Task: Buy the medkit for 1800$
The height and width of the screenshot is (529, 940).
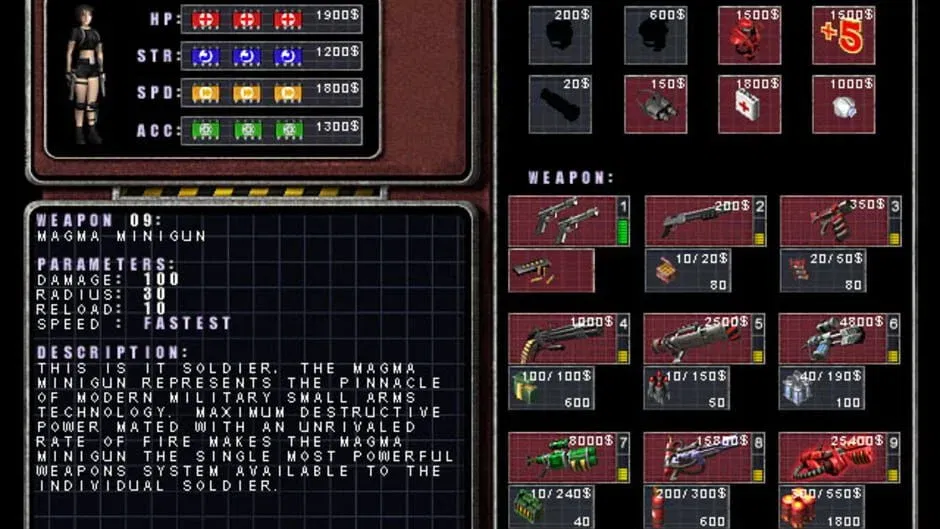Action: tap(749, 104)
